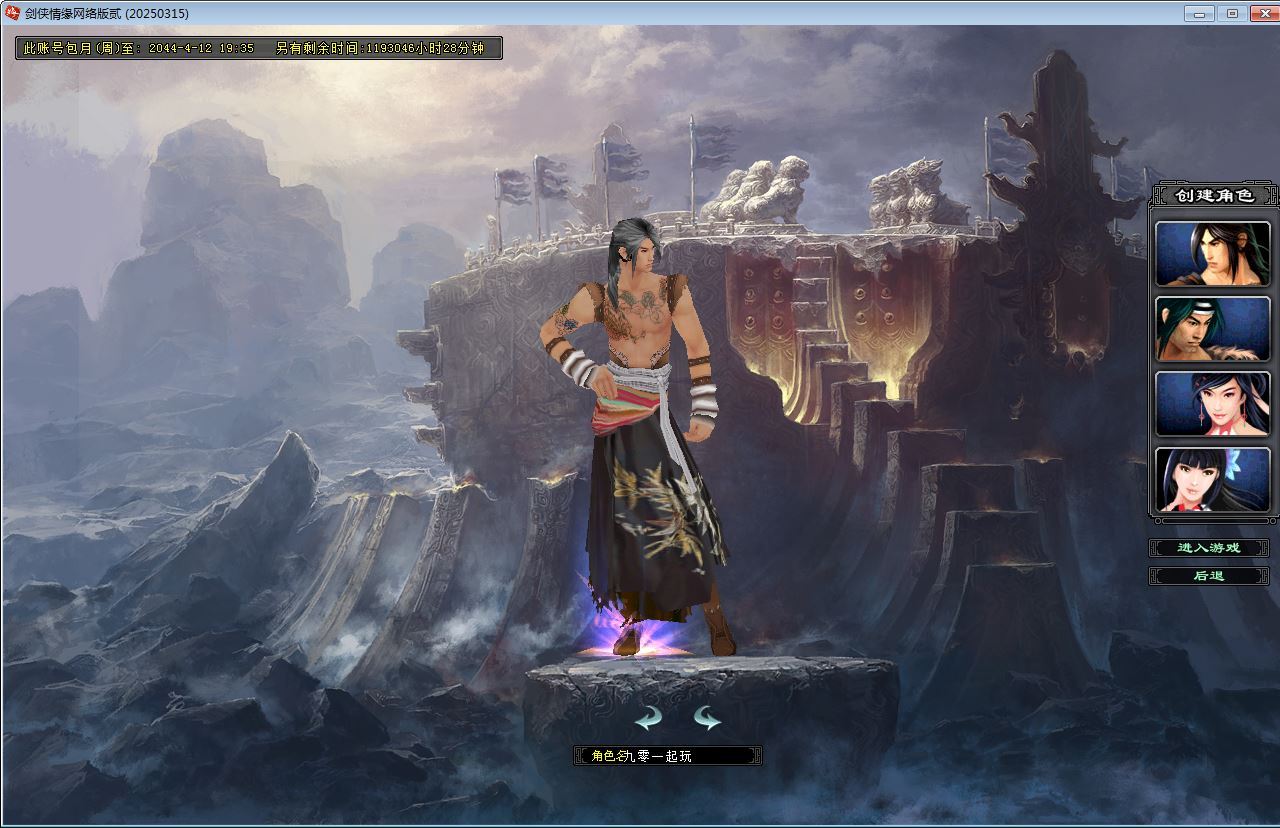This screenshot has width=1280, height=828.
Task: Go back using the 后退 button
Action: (1208, 576)
